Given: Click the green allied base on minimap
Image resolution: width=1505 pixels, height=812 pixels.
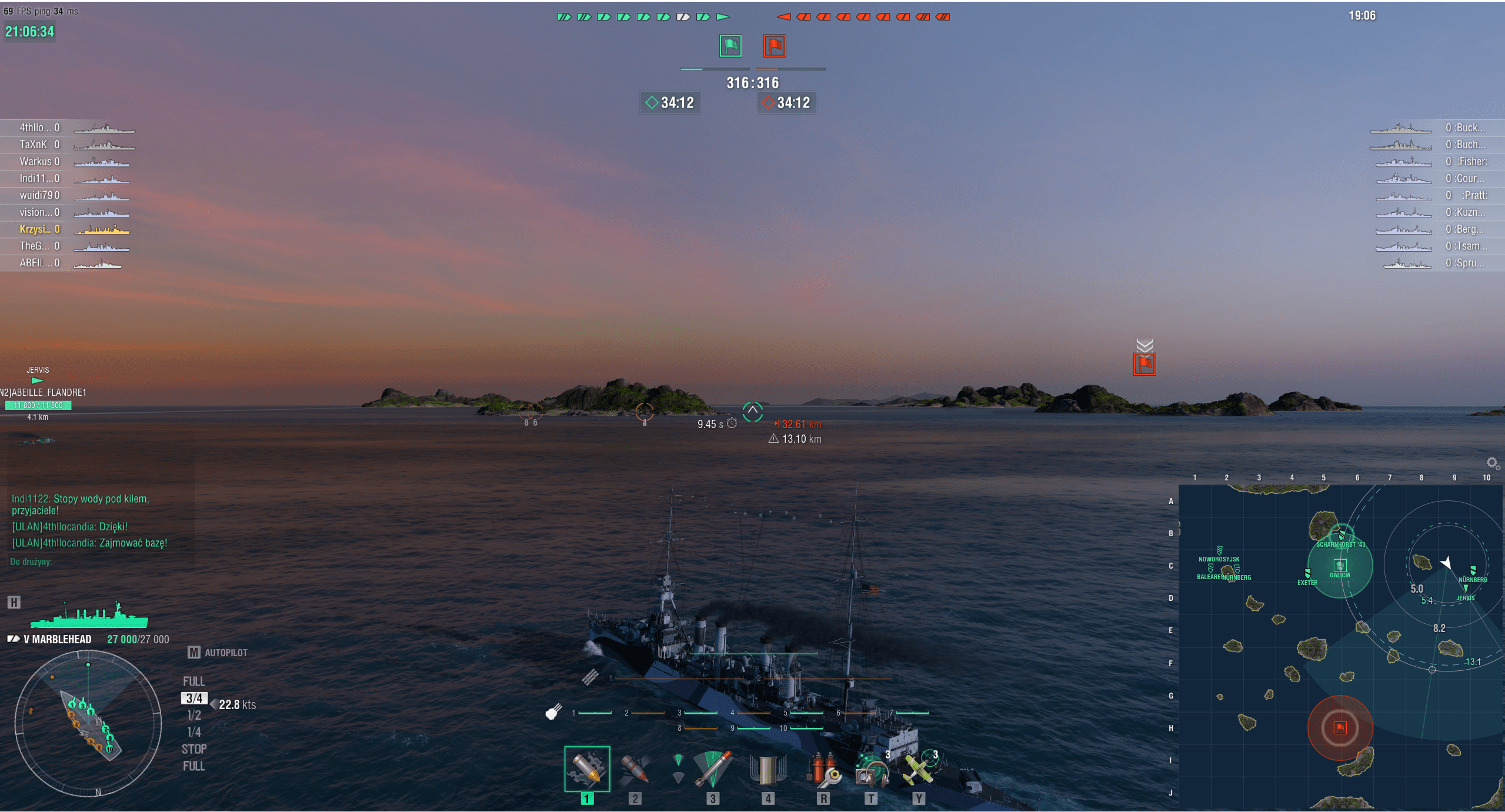Looking at the screenshot, I should click(x=1340, y=566).
